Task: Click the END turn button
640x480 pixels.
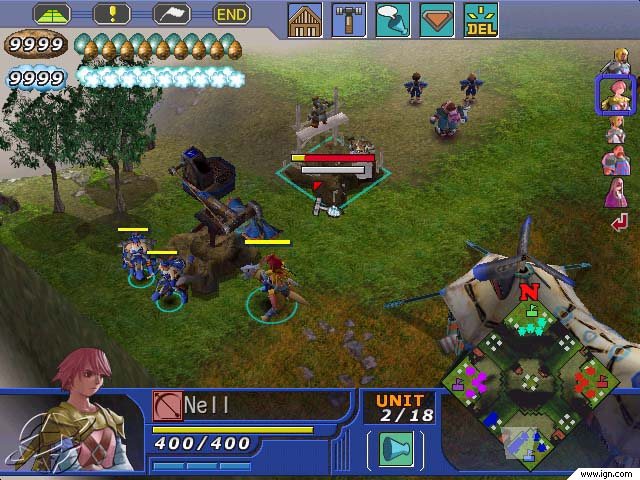Action: [x=232, y=14]
